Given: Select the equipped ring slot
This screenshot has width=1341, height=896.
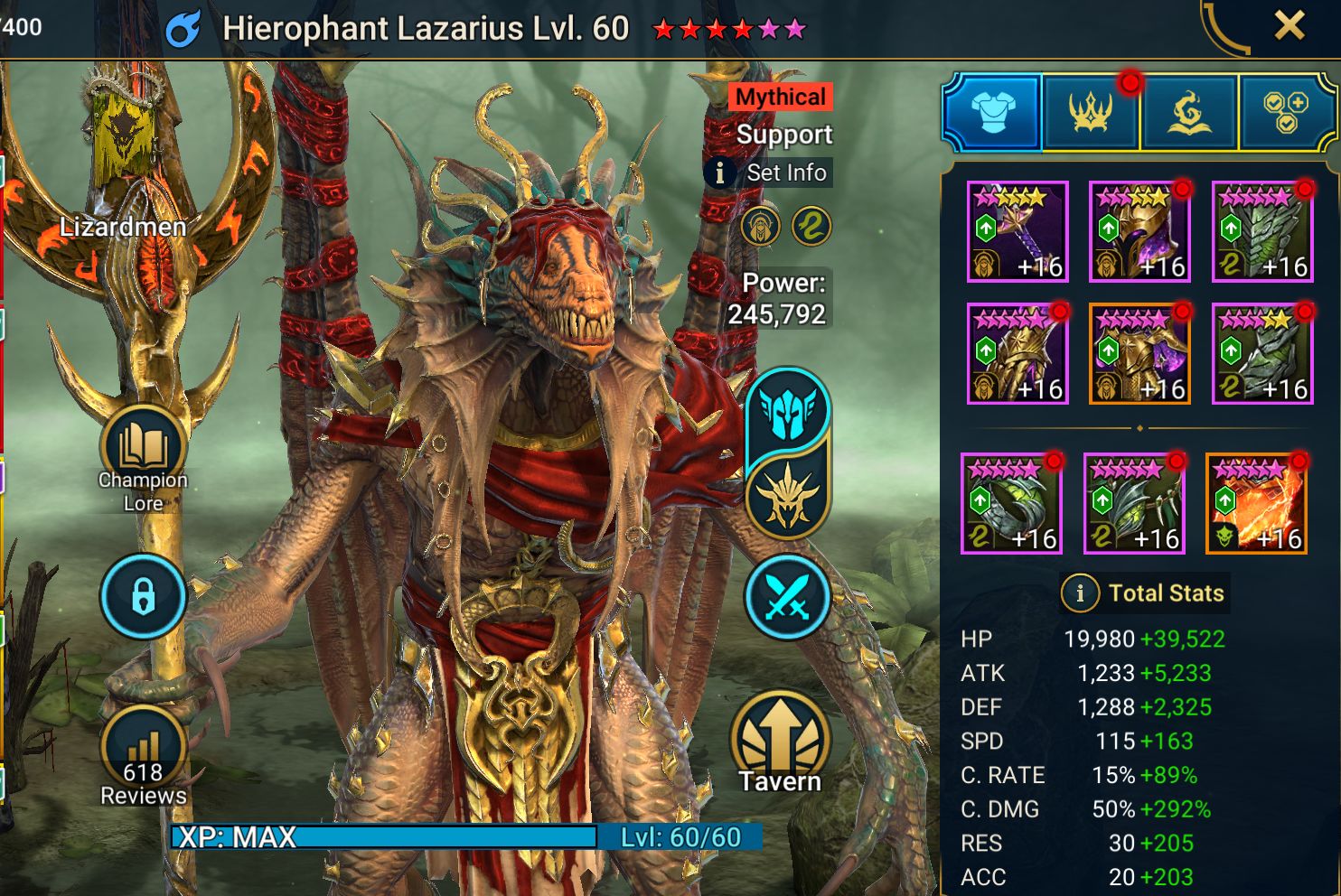Looking at the screenshot, I should [x=1011, y=504].
